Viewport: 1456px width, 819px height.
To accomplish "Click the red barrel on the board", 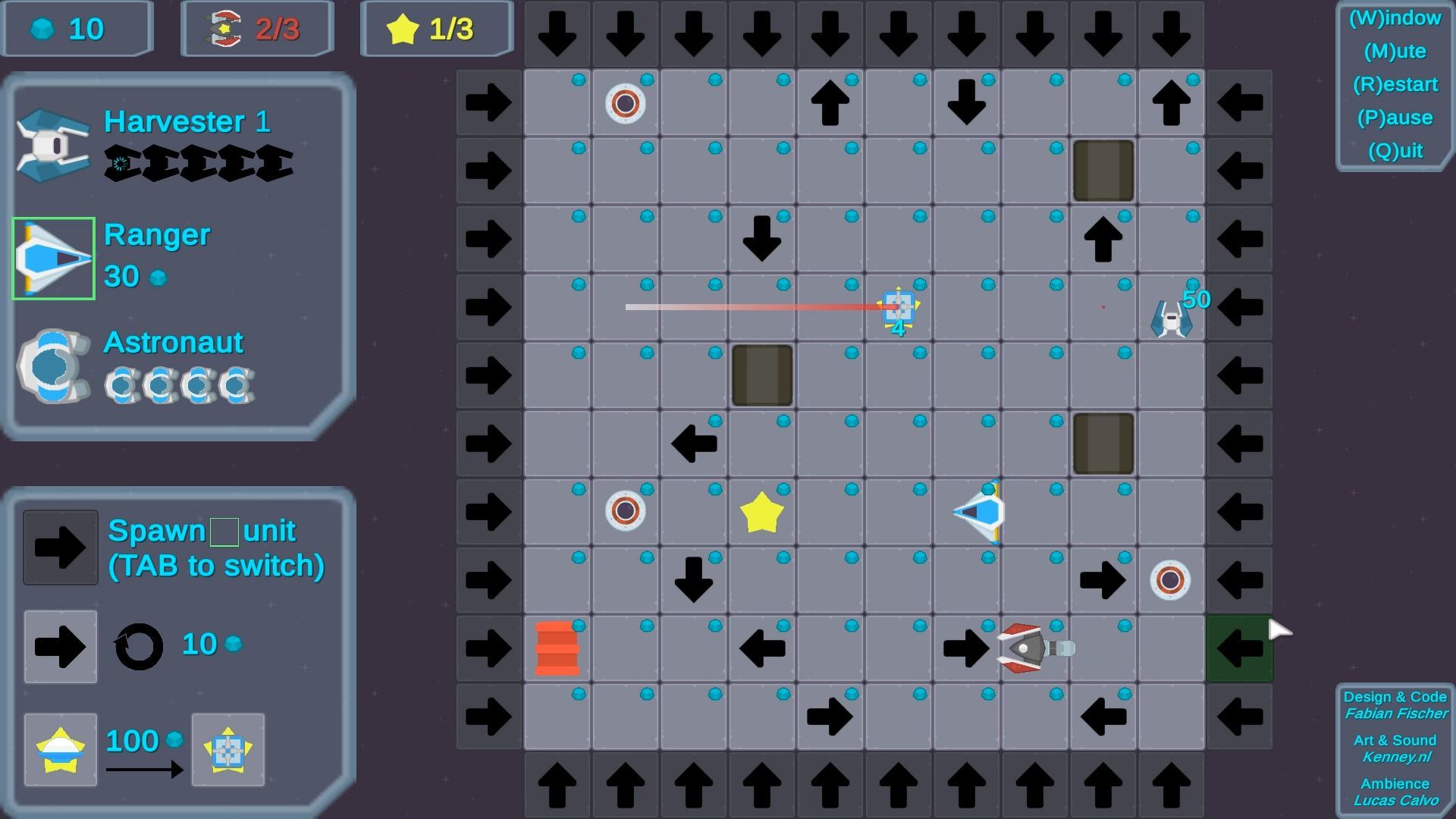I will (x=559, y=647).
